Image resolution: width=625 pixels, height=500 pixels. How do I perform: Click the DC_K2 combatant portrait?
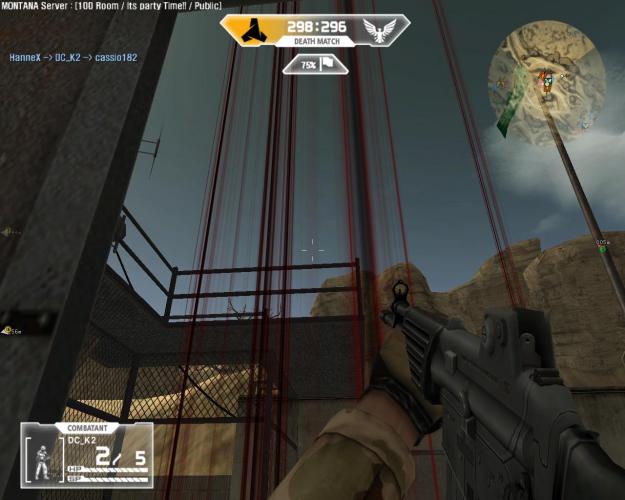(44, 460)
